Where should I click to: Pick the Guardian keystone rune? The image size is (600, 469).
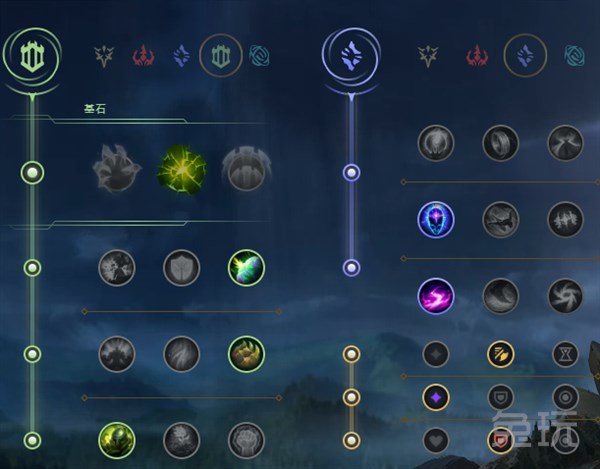pos(245,170)
